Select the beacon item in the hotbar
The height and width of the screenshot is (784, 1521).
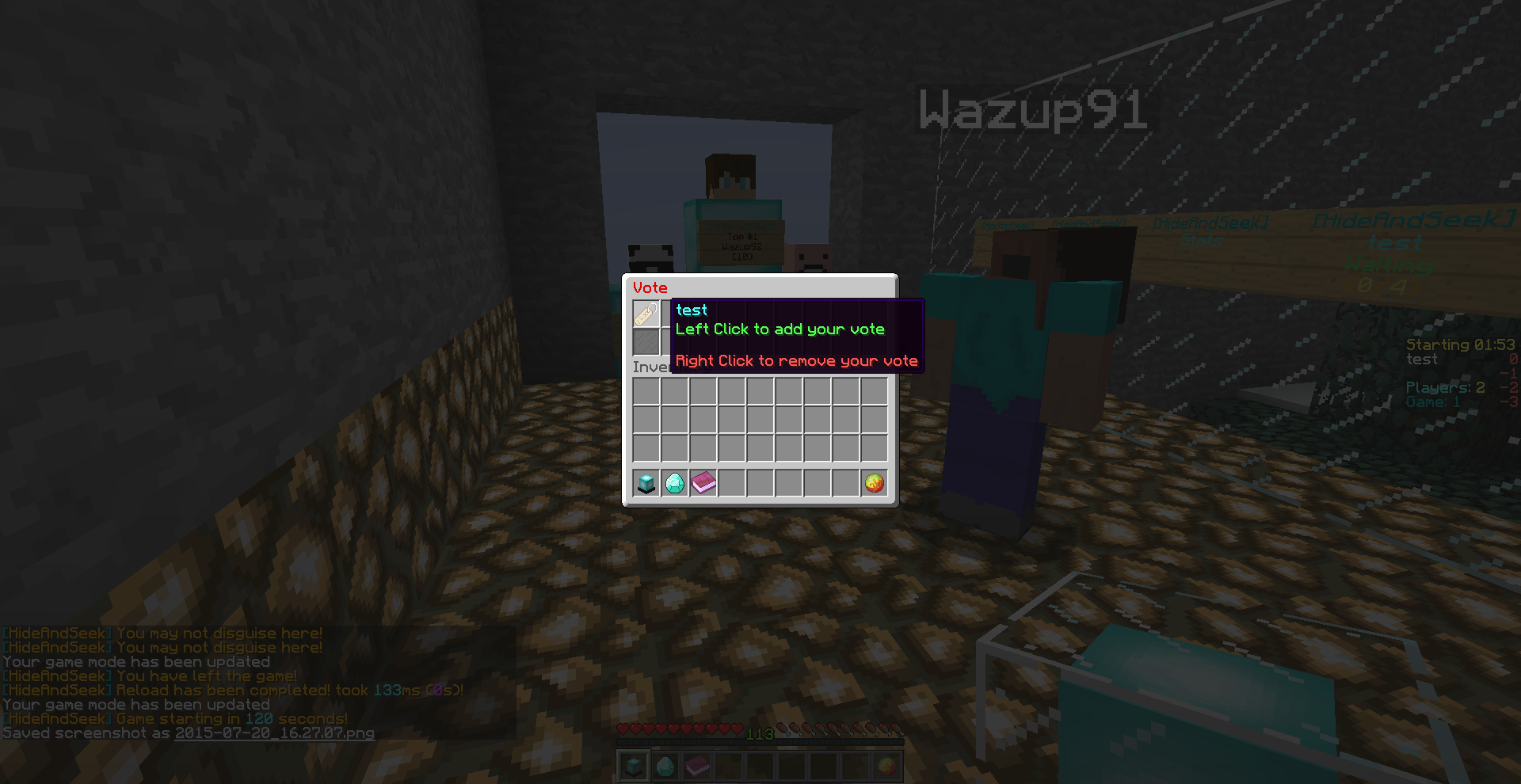point(644,483)
